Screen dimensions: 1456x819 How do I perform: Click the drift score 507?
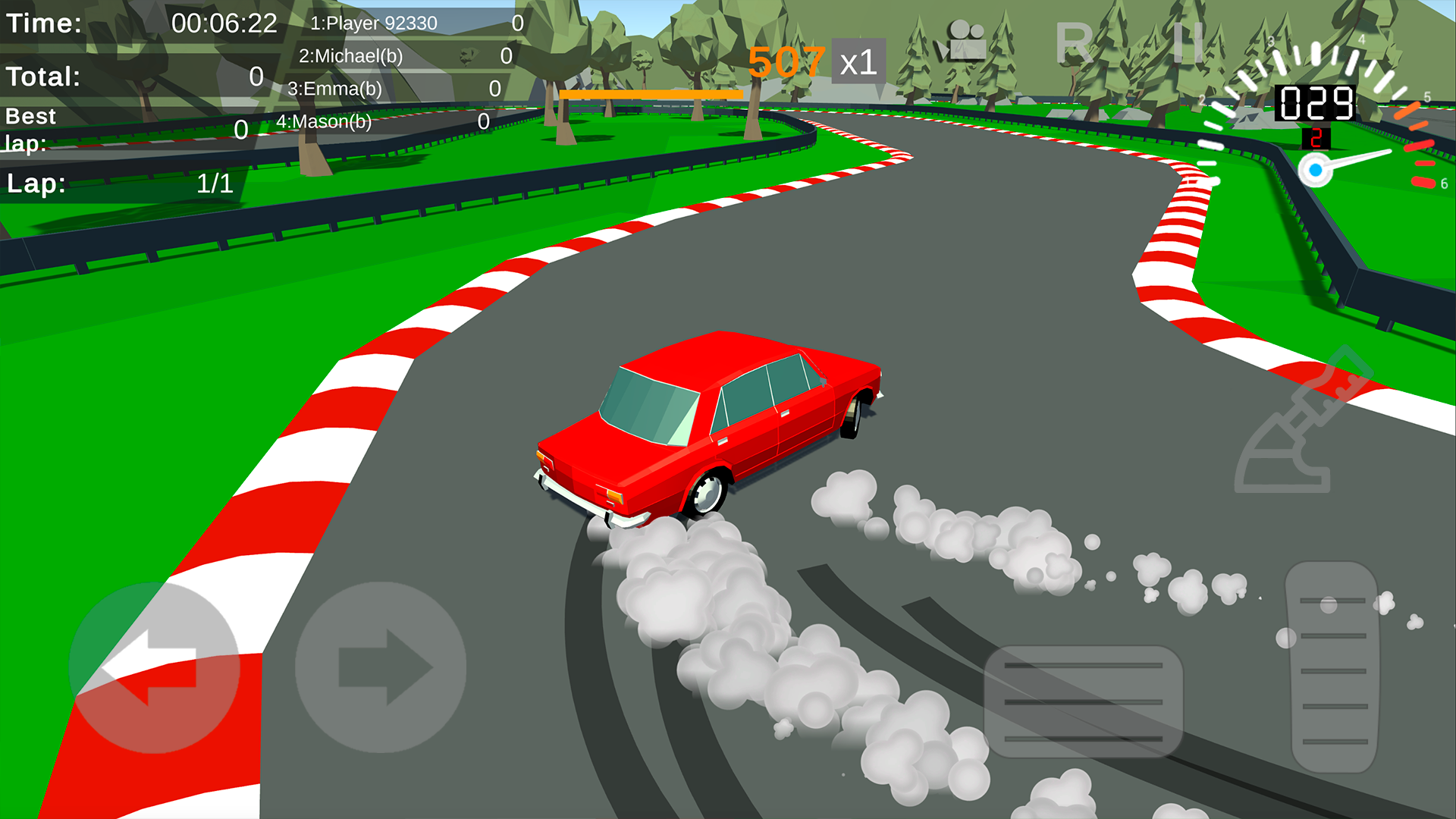(786, 62)
